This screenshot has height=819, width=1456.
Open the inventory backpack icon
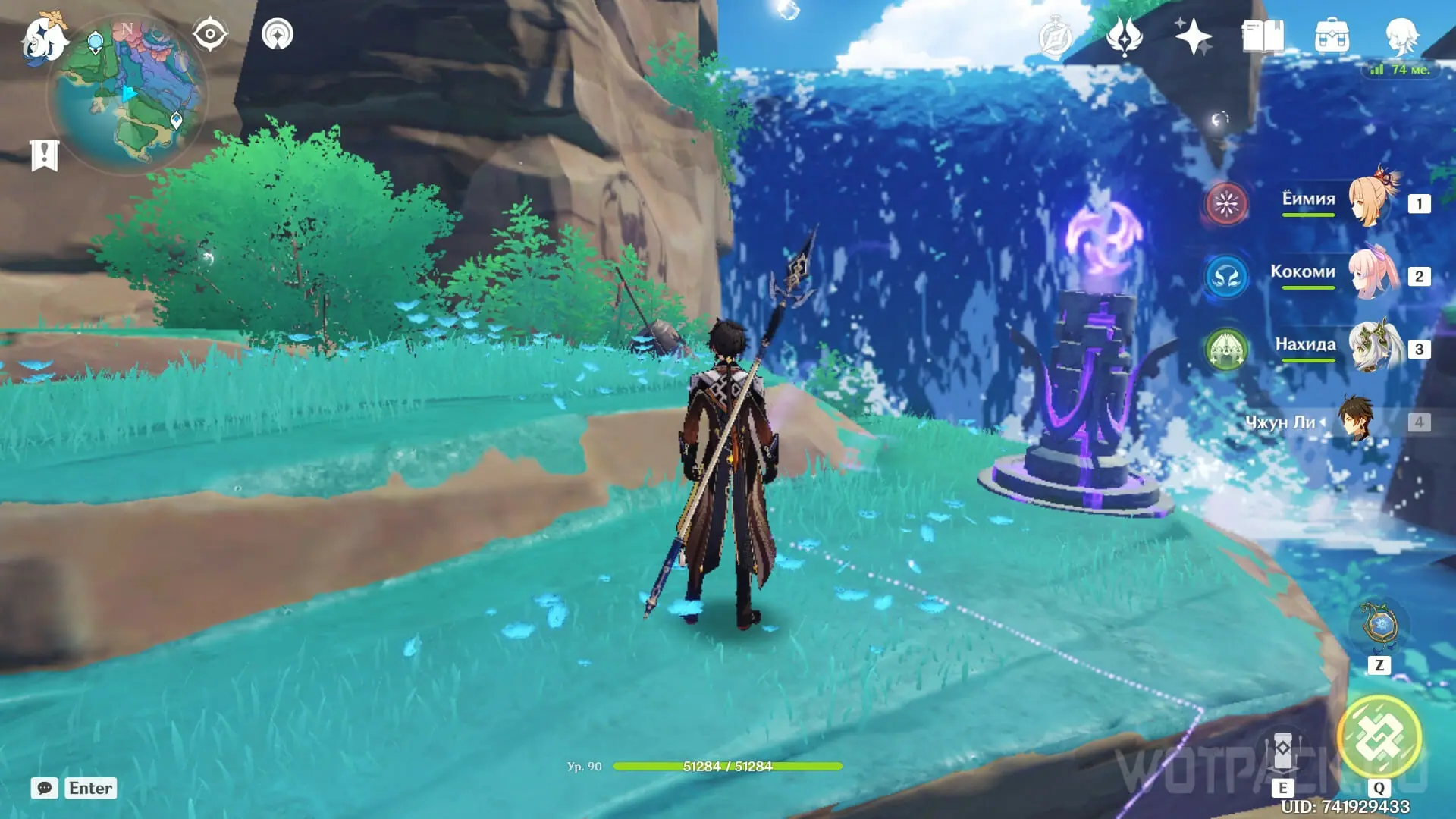[1332, 36]
